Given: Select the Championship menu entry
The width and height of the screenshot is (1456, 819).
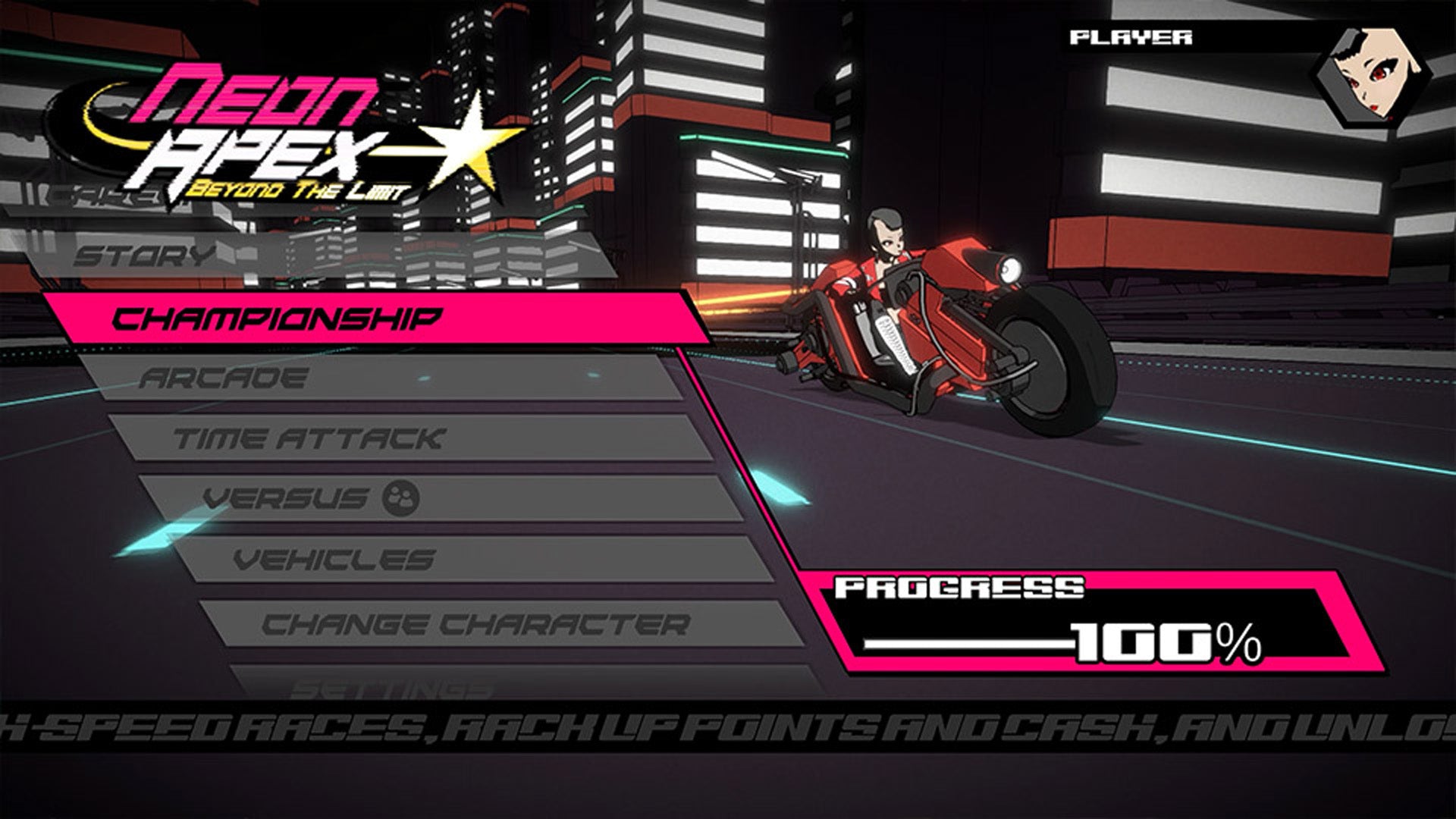Looking at the screenshot, I should 281,318.
